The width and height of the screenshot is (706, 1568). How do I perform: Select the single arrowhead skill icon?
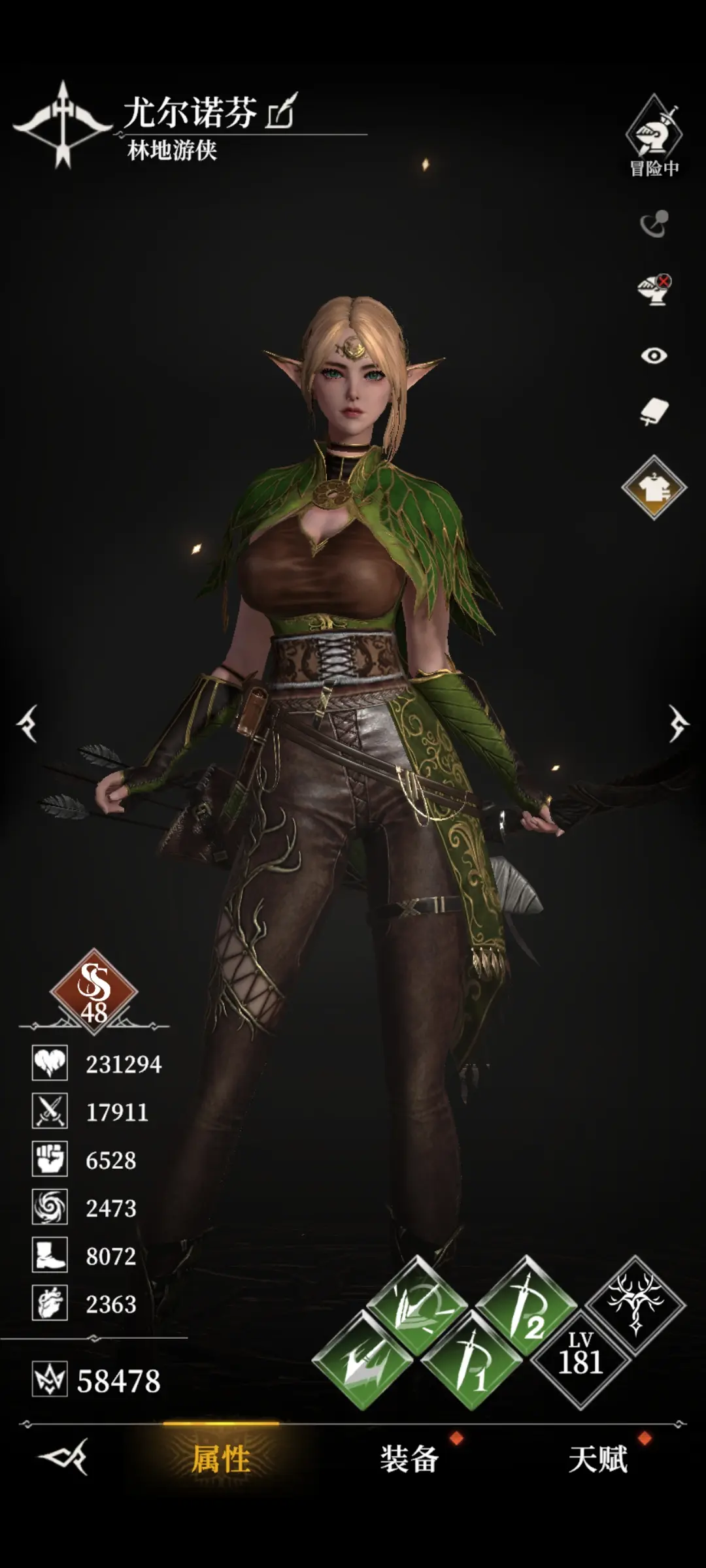[362, 1362]
